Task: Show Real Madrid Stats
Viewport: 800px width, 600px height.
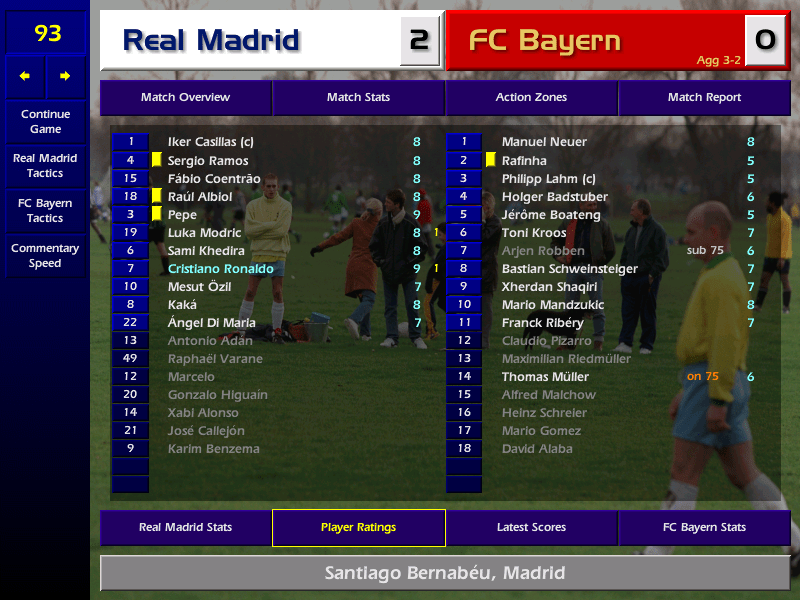Action: tap(185, 528)
